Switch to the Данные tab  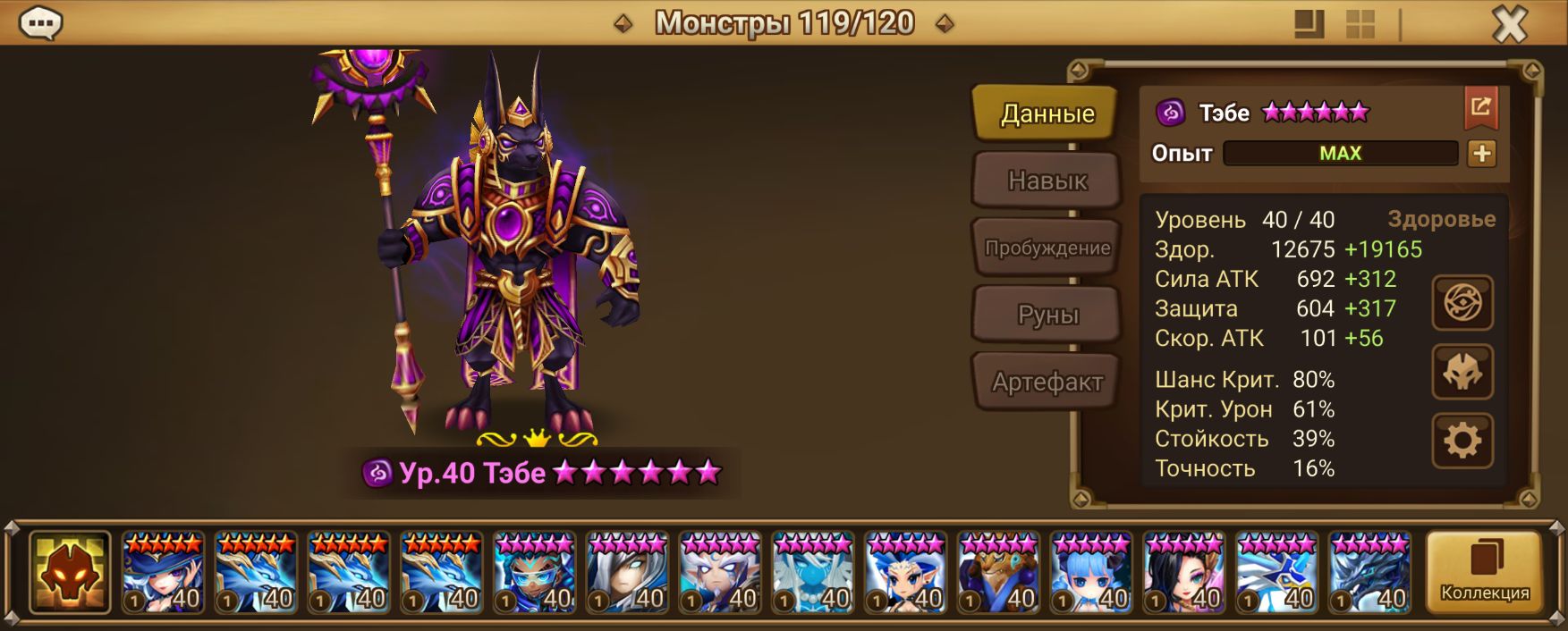(x=1047, y=114)
